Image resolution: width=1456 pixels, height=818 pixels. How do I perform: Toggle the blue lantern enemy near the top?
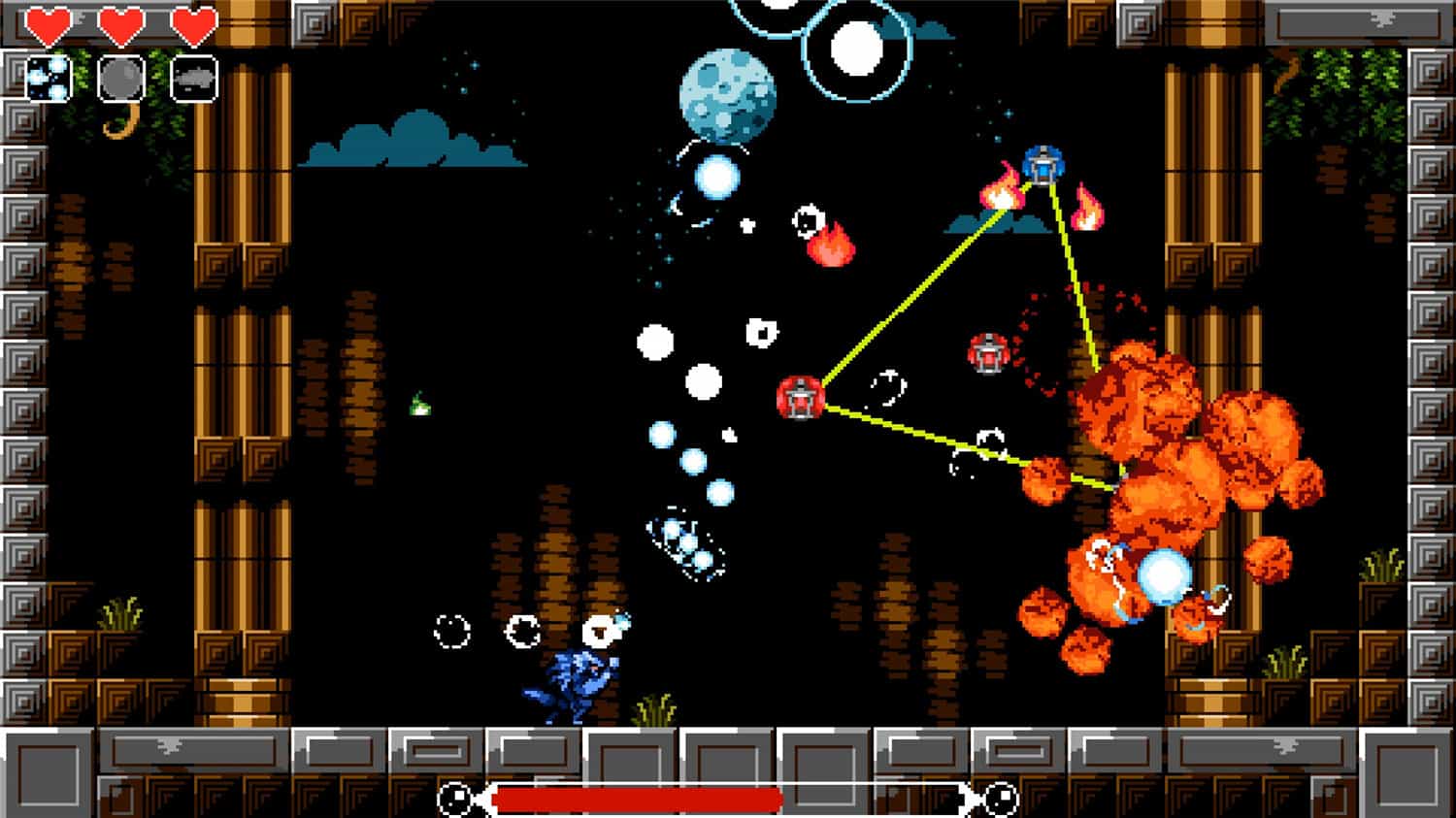coord(1043,167)
